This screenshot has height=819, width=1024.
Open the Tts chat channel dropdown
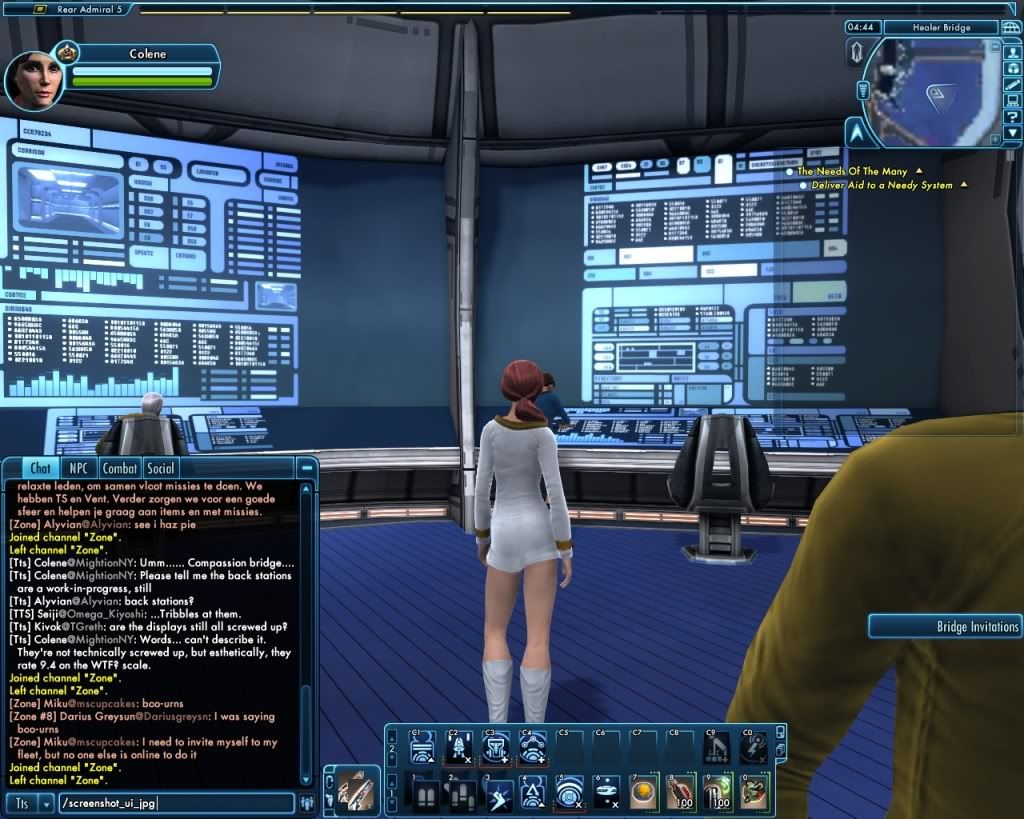click(45, 803)
